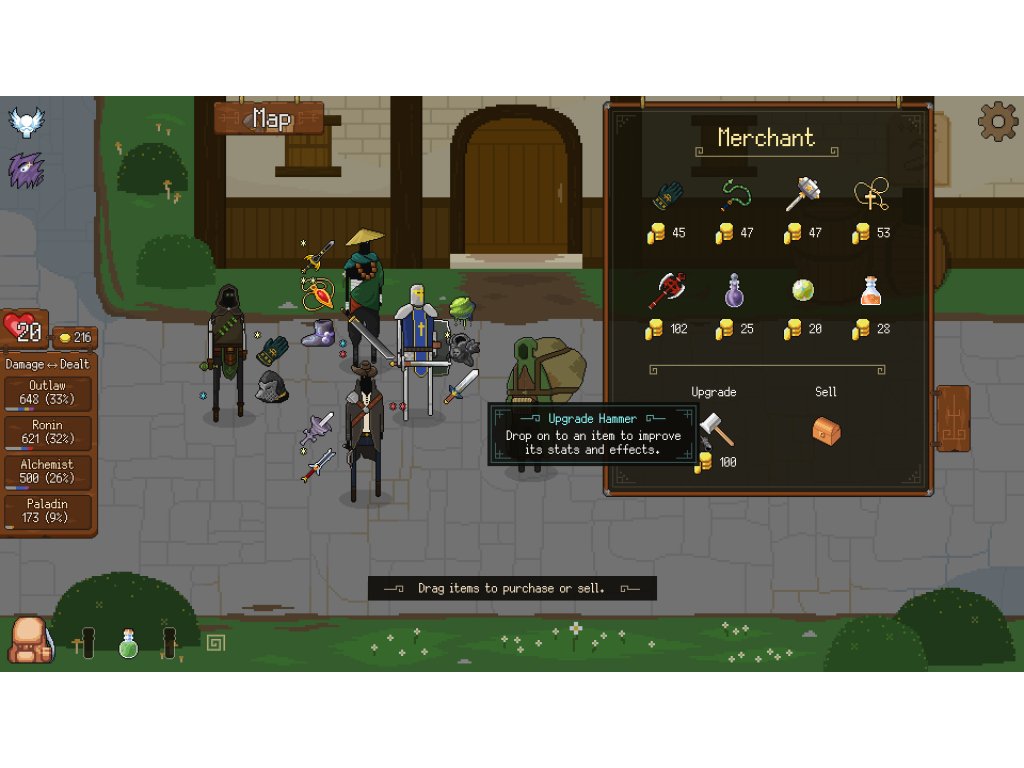
Task: Click the square spiral icon
Action: pos(215,642)
